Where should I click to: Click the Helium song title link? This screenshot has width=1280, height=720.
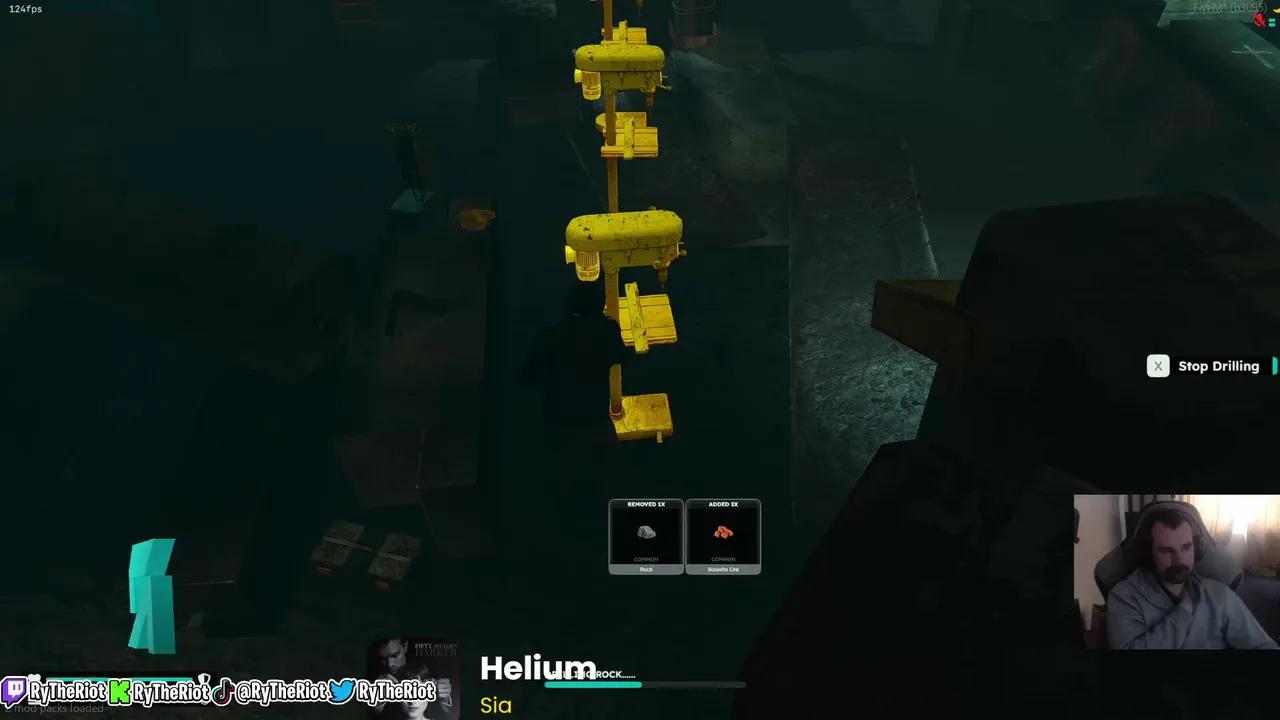tap(537, 668)
